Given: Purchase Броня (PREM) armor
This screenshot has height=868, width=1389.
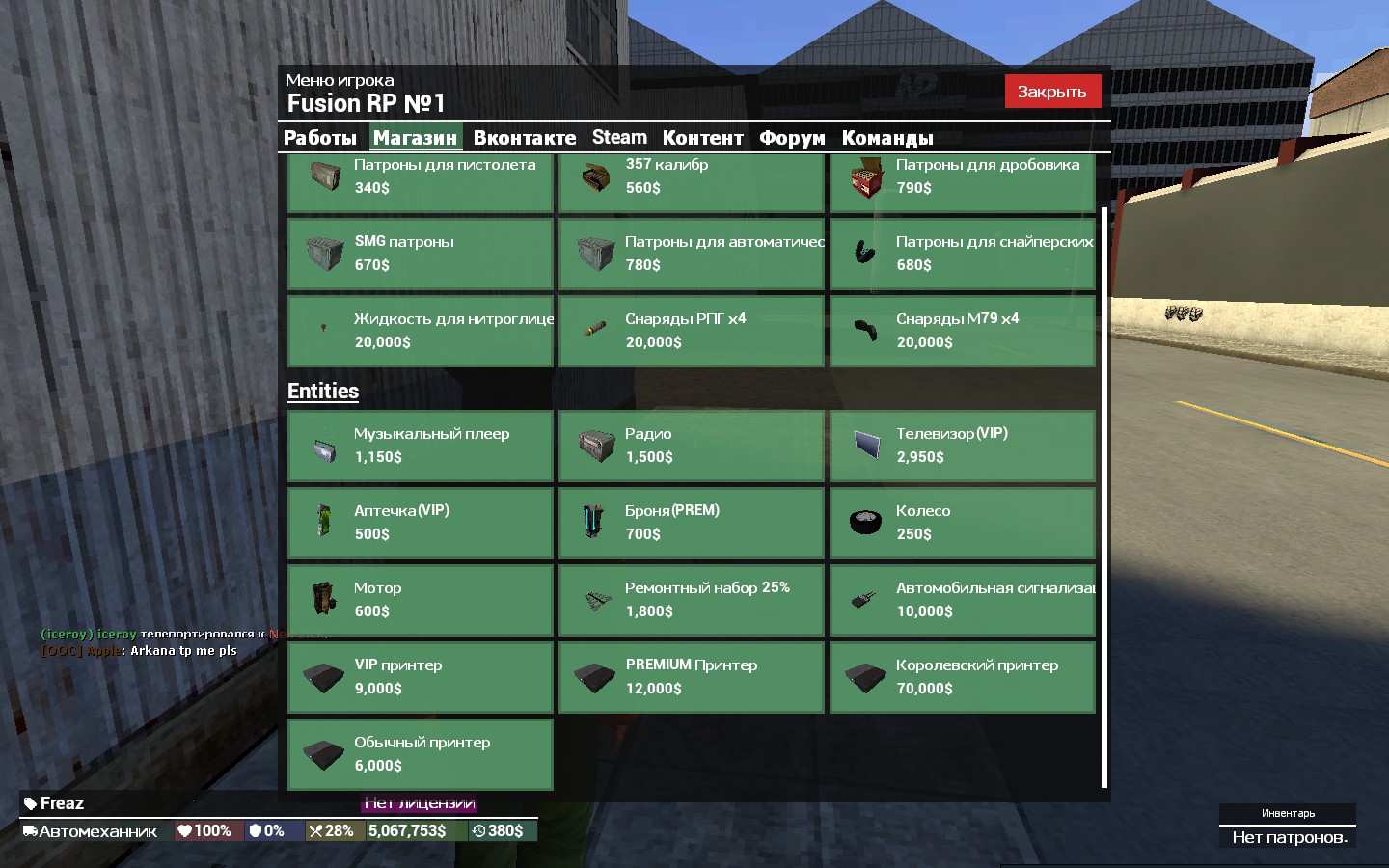Looking at the screenshot, I should (692, 523).
